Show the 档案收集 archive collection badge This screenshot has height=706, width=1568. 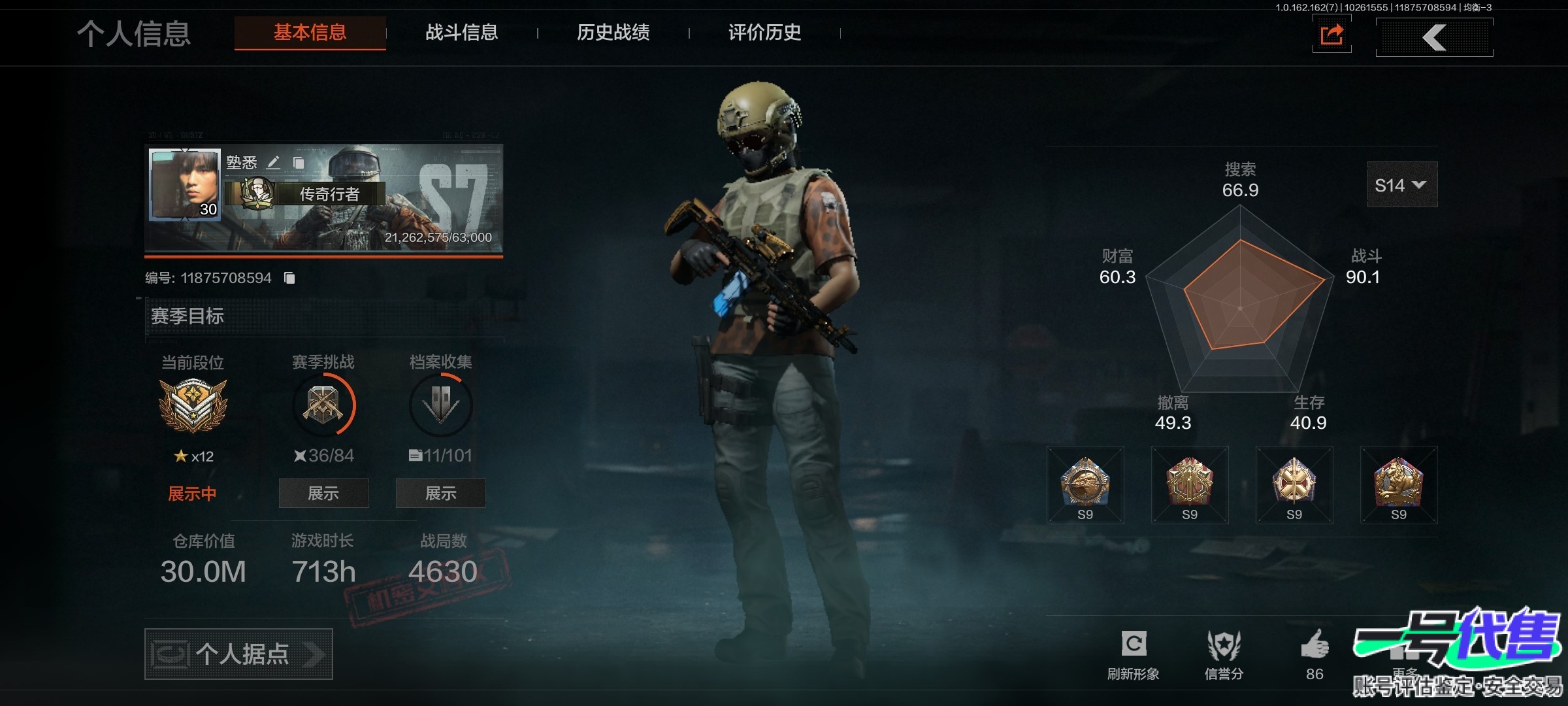pyautogui.click(x=440, y=493)
